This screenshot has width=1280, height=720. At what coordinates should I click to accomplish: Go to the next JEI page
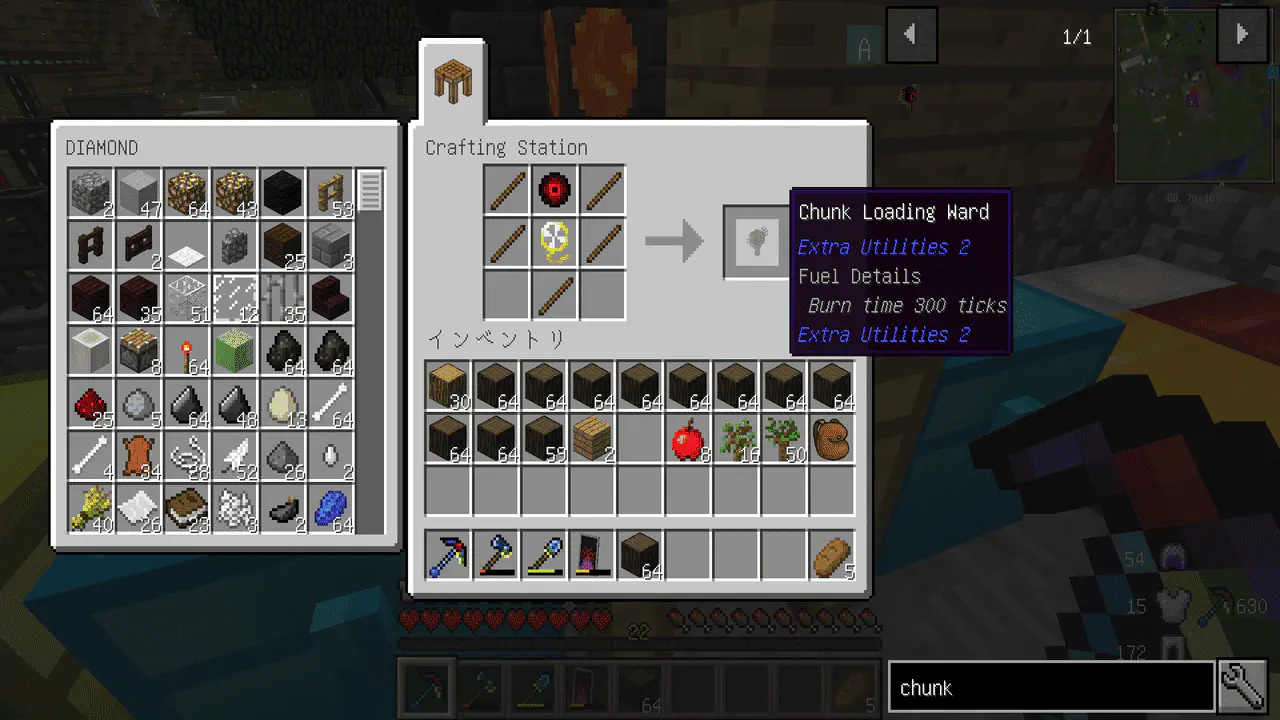[x=1242, y=35]
